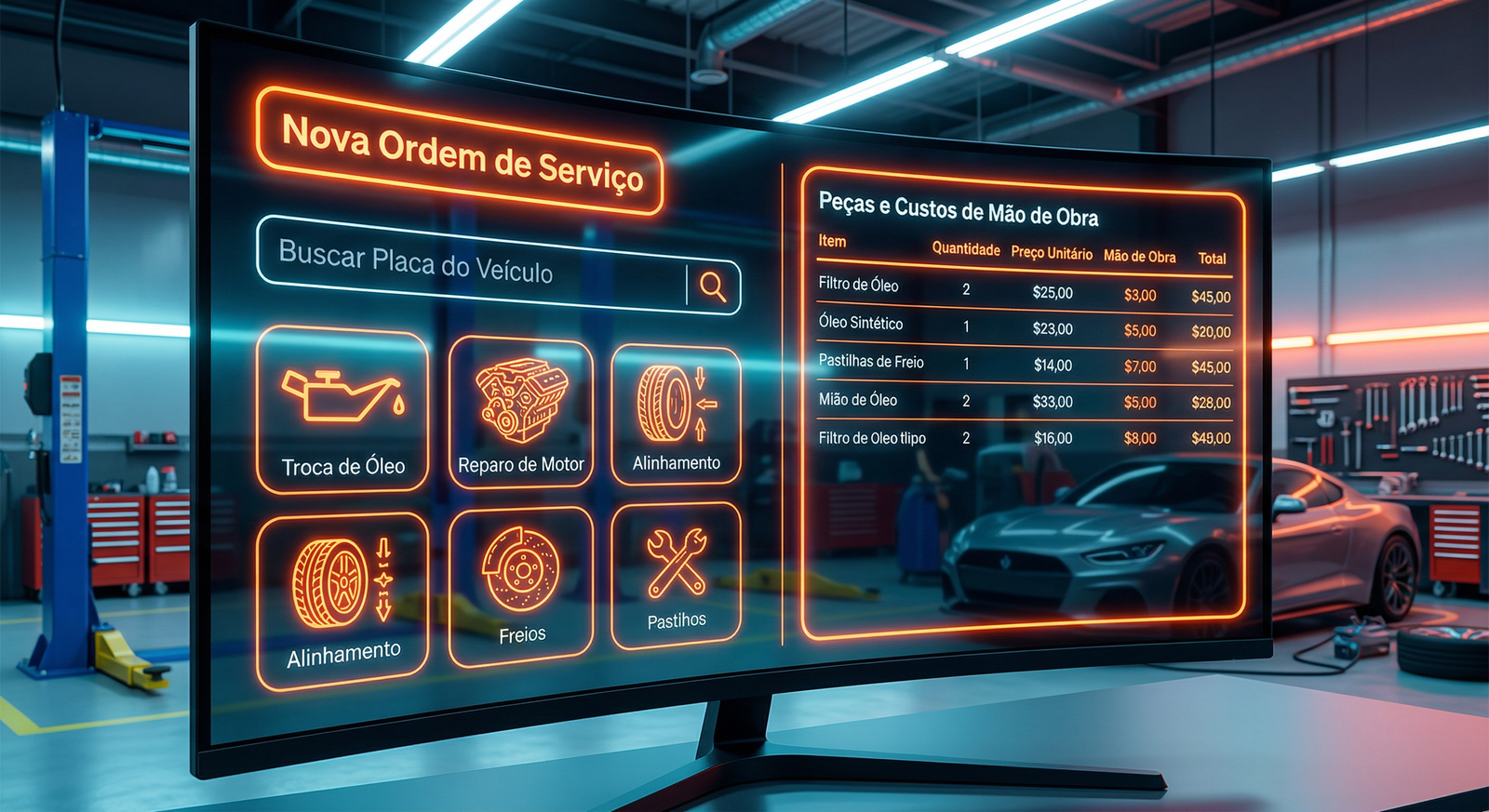Click the Total column header

1212,259
